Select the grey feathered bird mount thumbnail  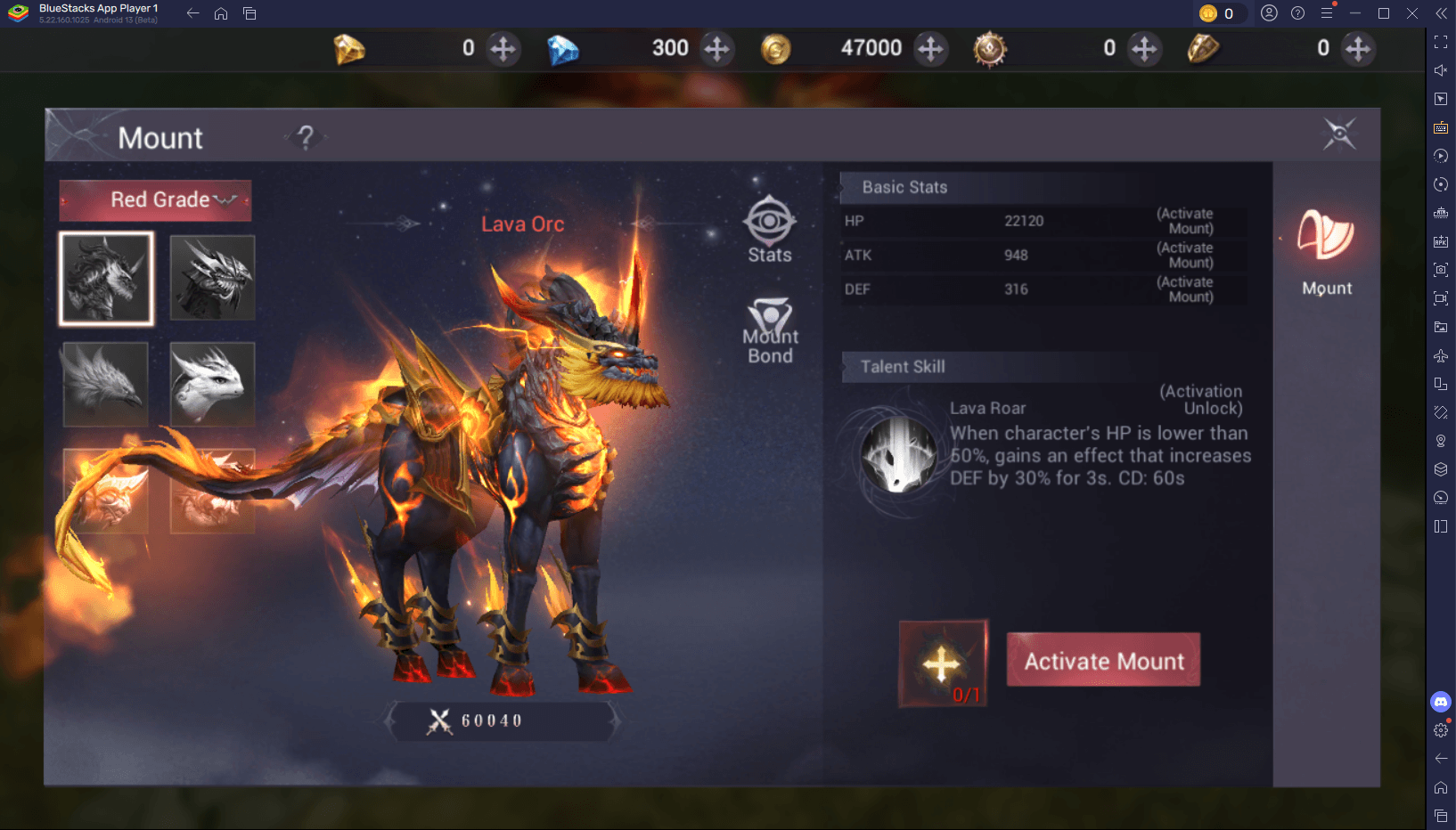[106, 385]
